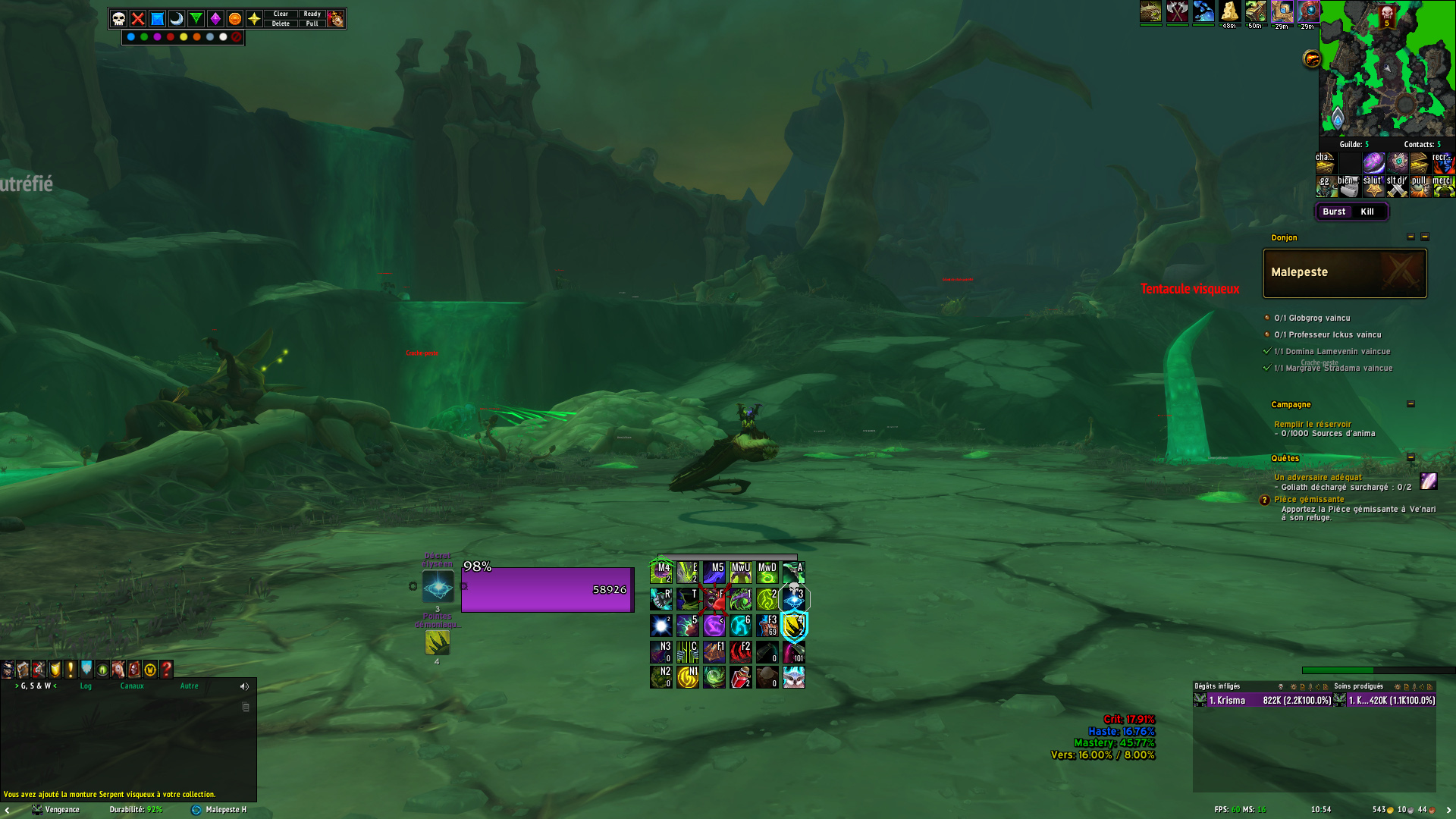Collapse the Campagne tracker section
The height and width of the screenshot is (819, 1456).
(x=1410, y=404)
